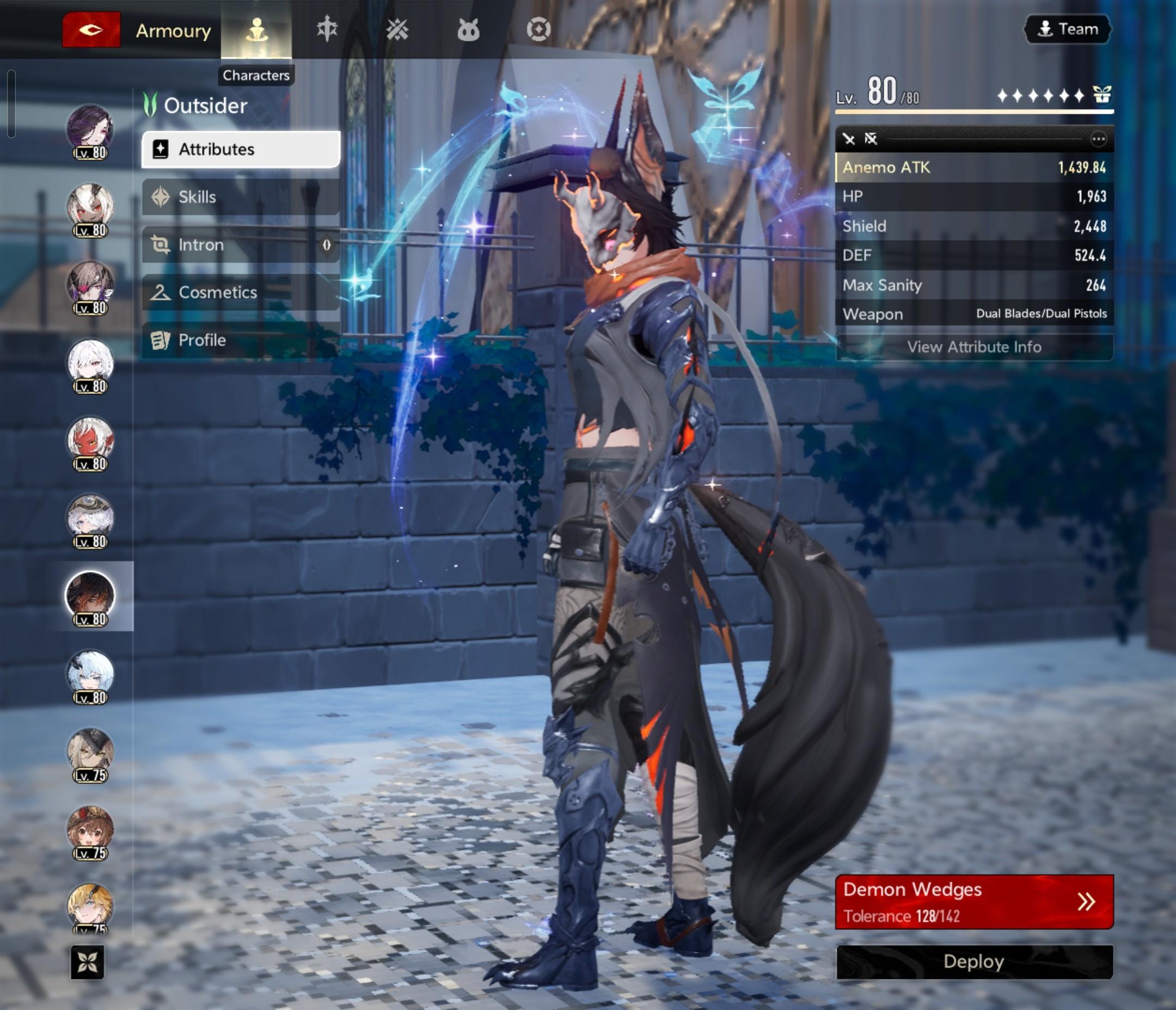
Task: Select the Attributes menu entry
Action: 241,149
